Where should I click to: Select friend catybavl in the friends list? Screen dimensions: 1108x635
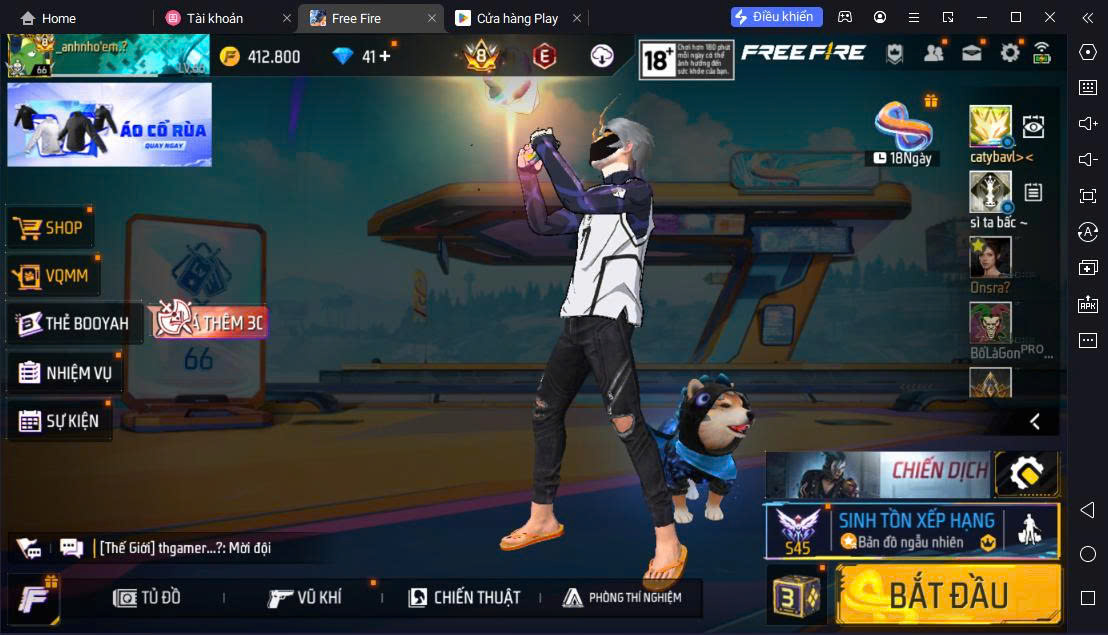click(x=990, y=128)
